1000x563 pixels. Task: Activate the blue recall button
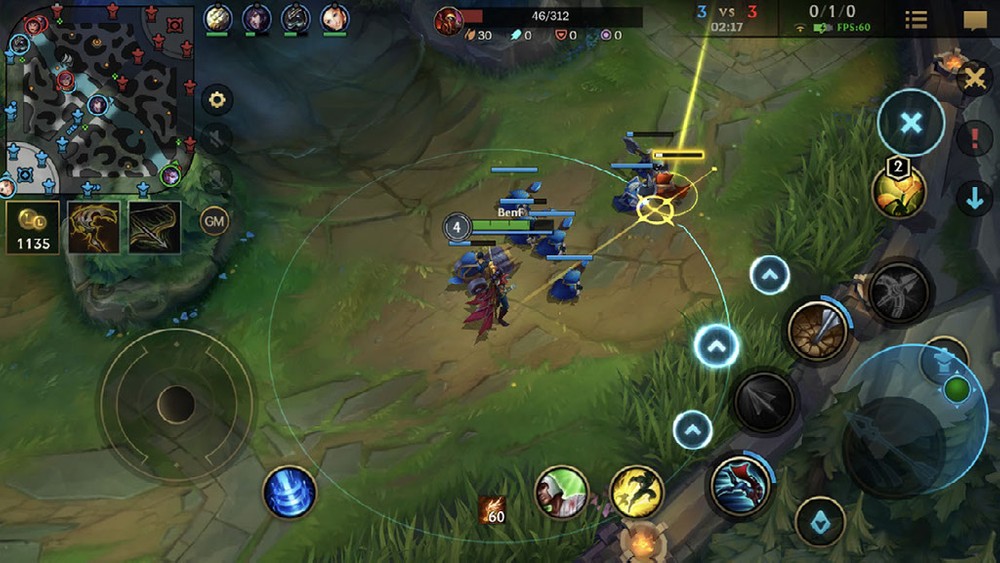click(x=290, y=492)
